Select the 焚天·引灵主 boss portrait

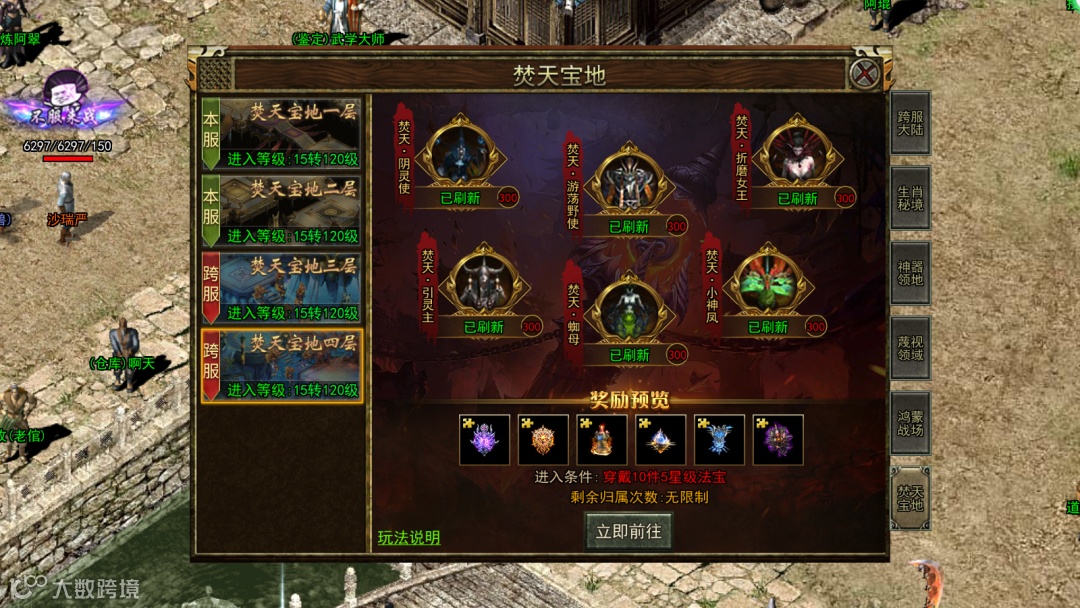(485, 283)
